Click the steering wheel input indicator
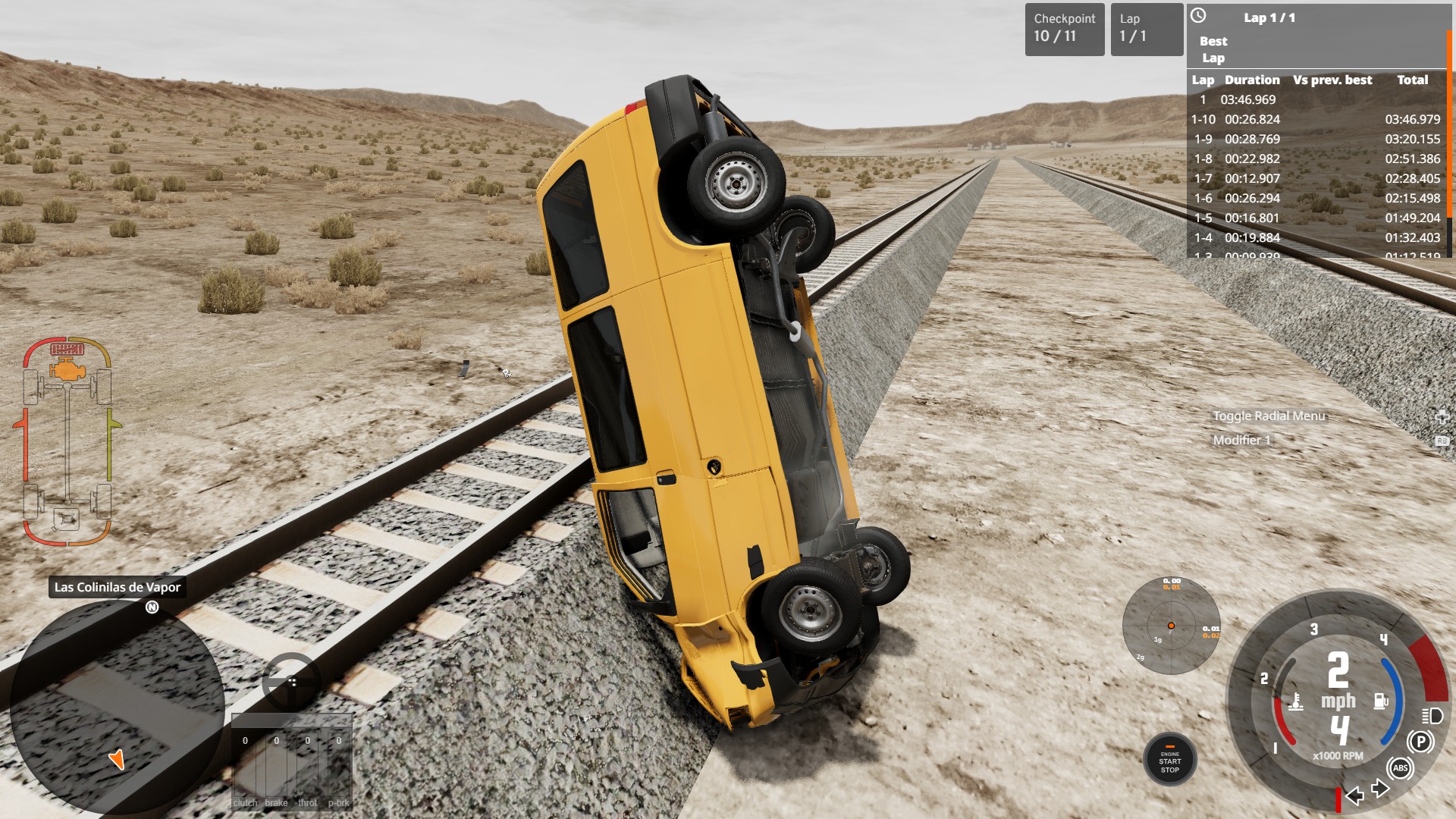This screenshot has width=1456, height=819. 290,680
